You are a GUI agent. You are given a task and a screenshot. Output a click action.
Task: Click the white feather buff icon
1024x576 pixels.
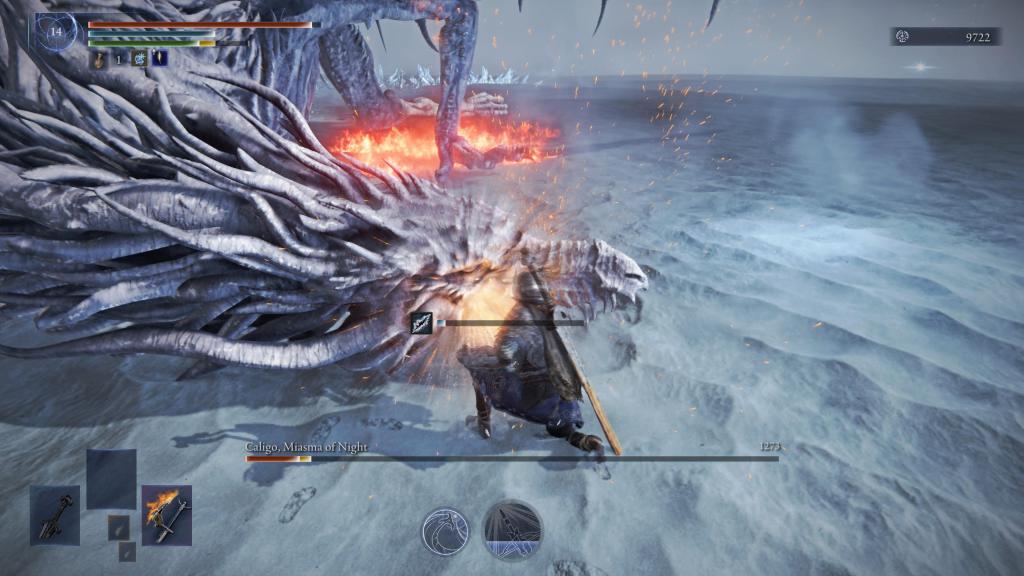(x=159, y=59)
